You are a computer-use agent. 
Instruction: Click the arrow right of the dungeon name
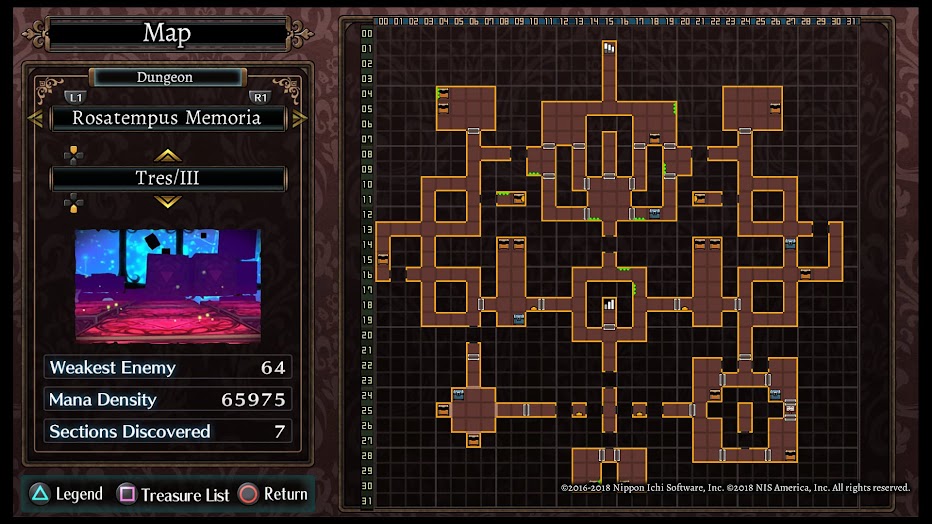pos(299,118)
